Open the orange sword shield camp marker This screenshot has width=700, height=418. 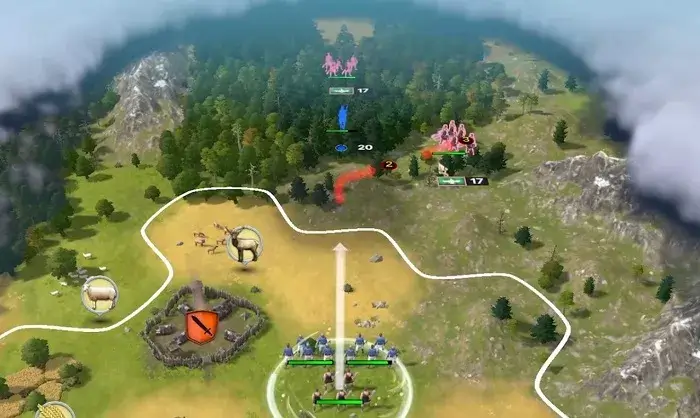pyautogui.click(x=202, y=326)
